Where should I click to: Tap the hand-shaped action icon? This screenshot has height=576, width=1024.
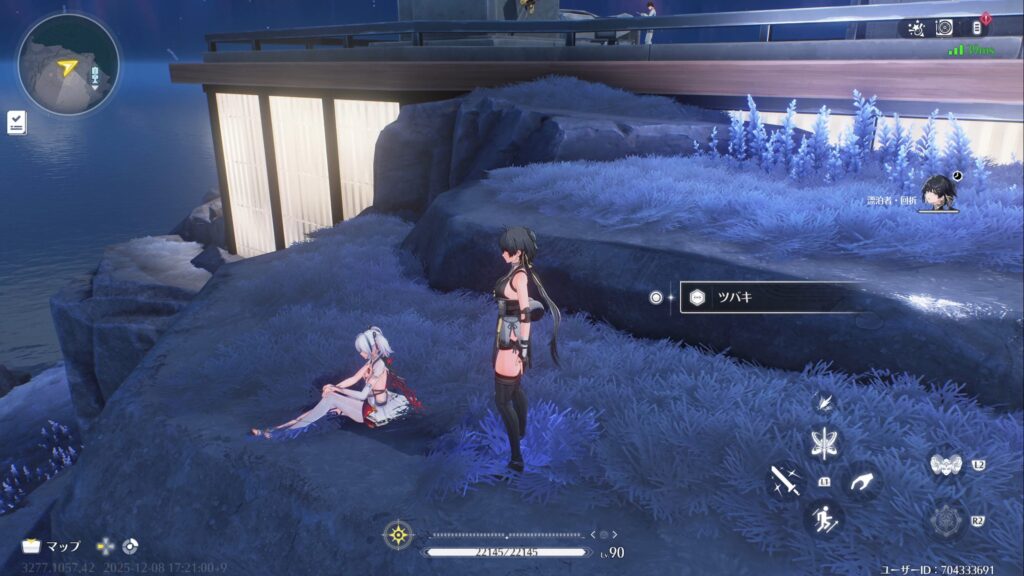coord(862,482)
